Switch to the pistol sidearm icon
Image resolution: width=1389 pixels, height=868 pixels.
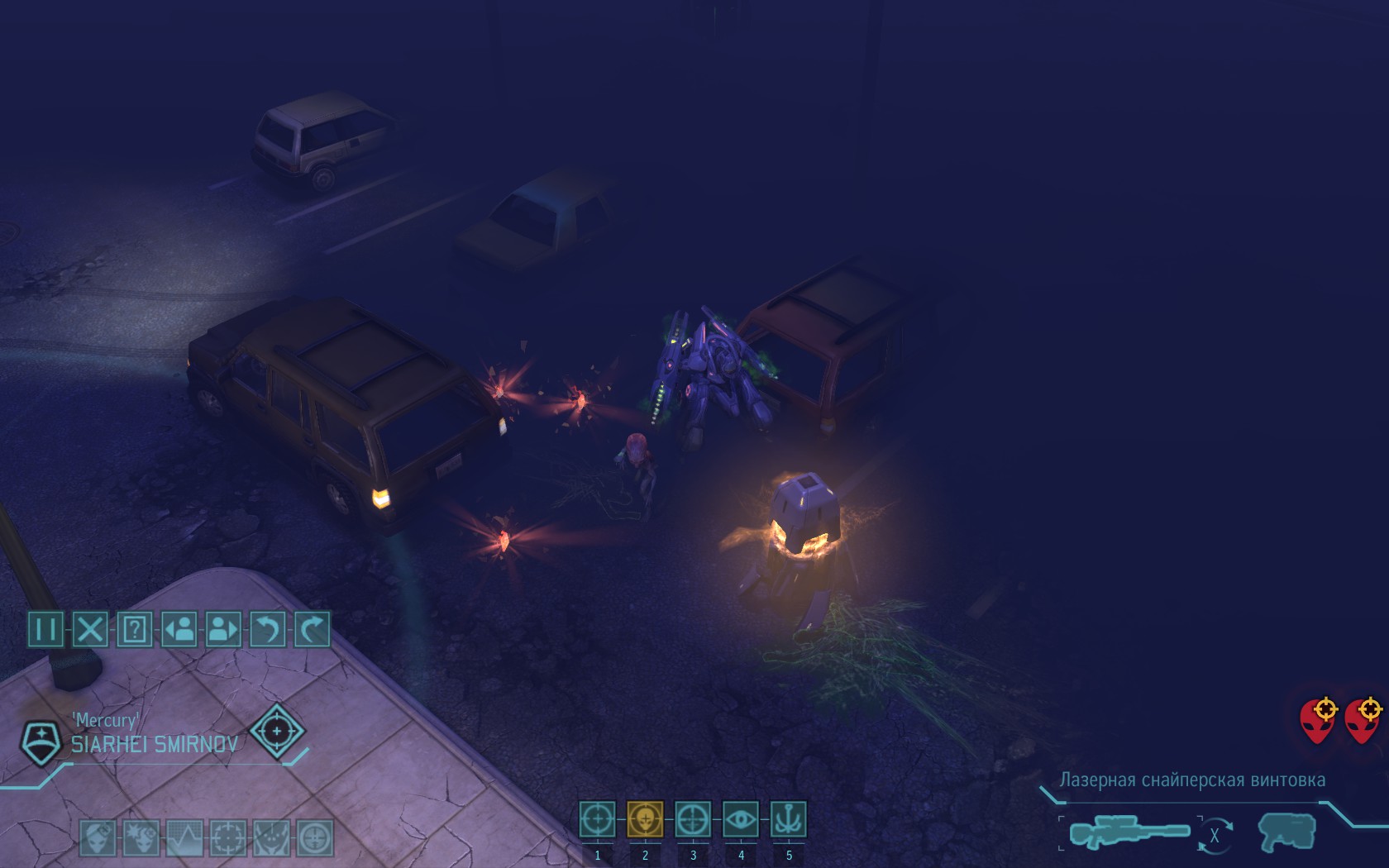click(1286, 832)
